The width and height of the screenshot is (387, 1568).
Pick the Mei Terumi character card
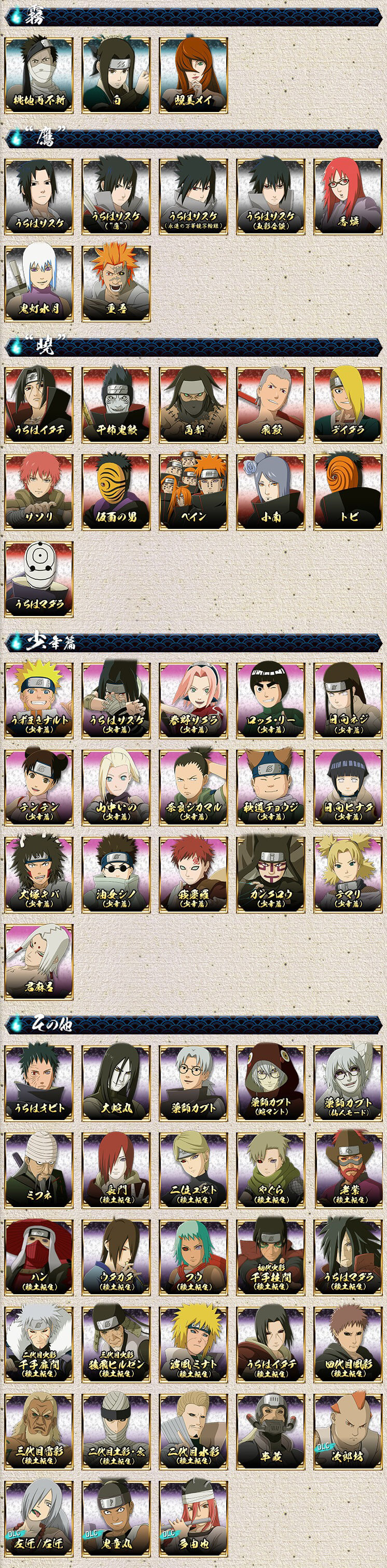click(193, 76)
